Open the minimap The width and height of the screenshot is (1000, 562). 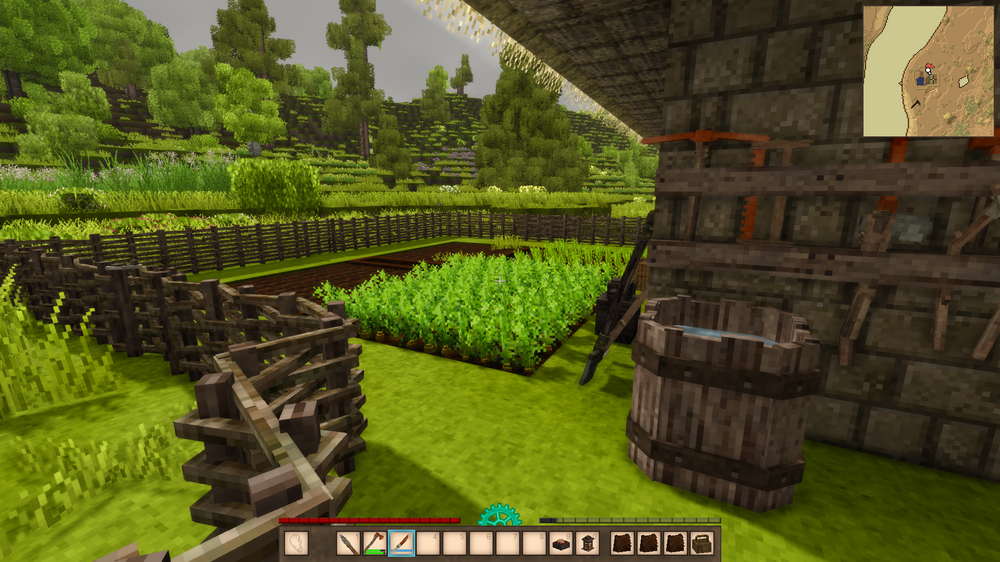coord(928,70)
